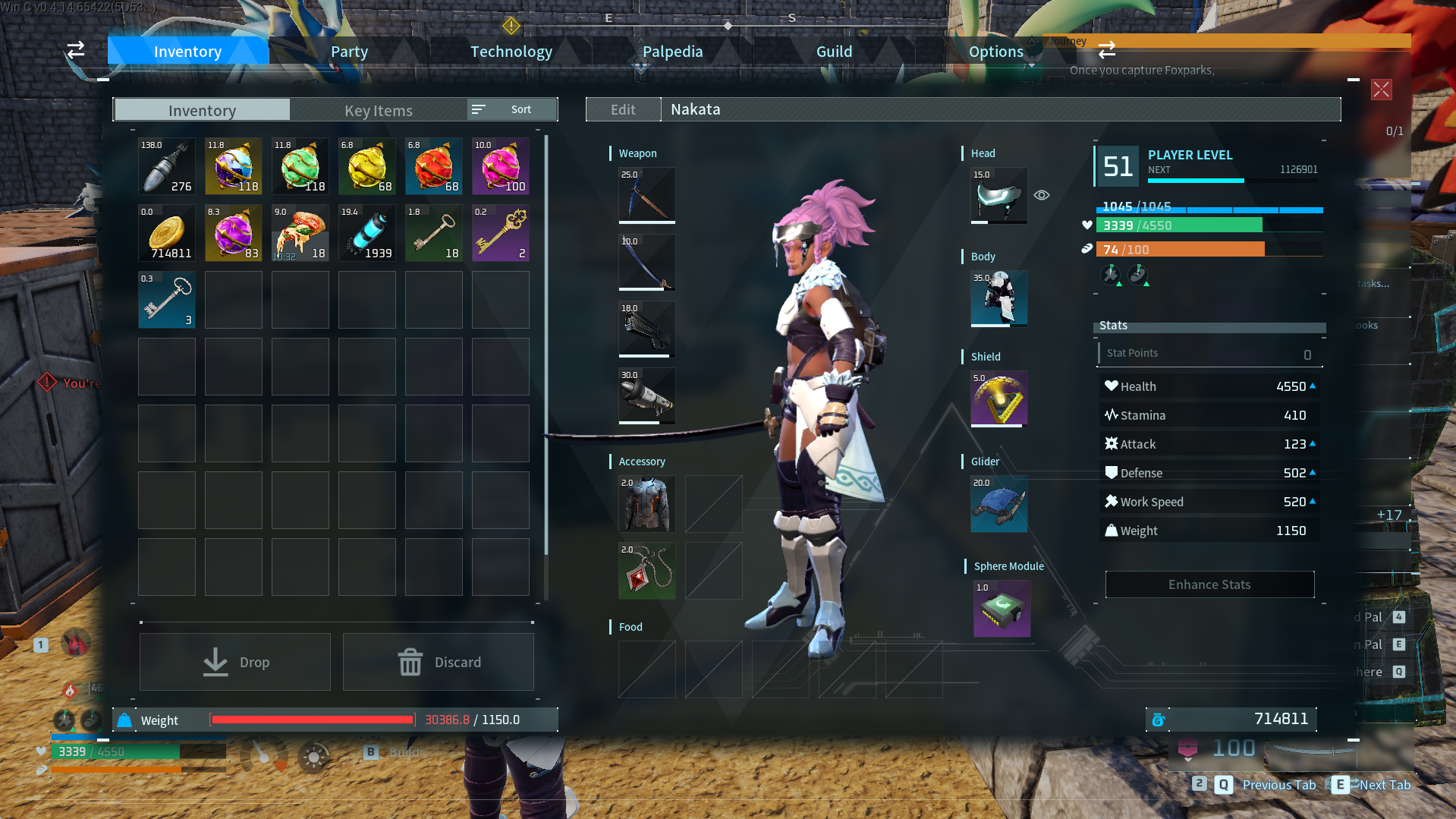
Task: Select the equipped glider slot
Action: tap(998, 503)
